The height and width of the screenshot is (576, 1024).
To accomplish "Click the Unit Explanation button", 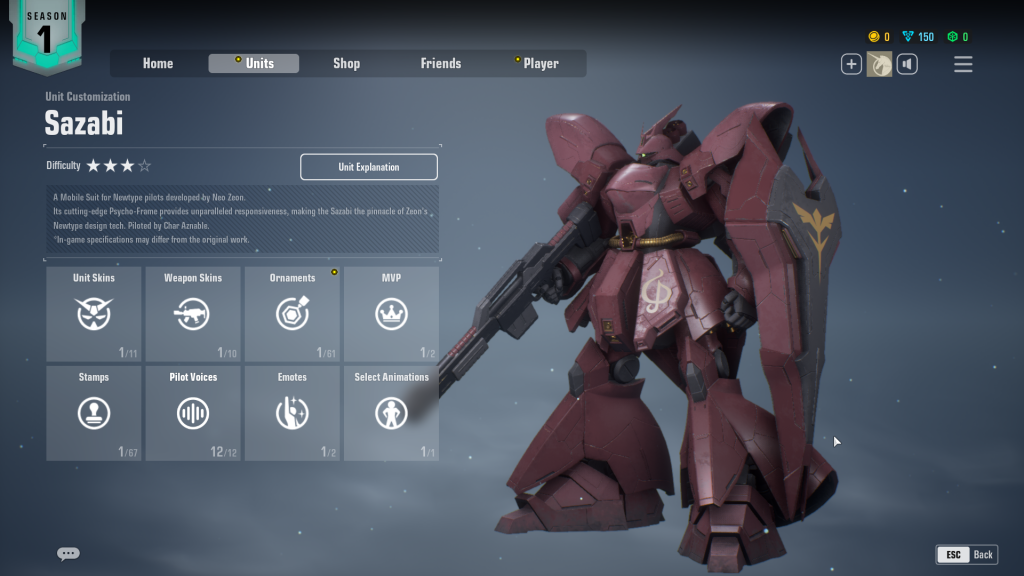I will (x=368, y=167).
